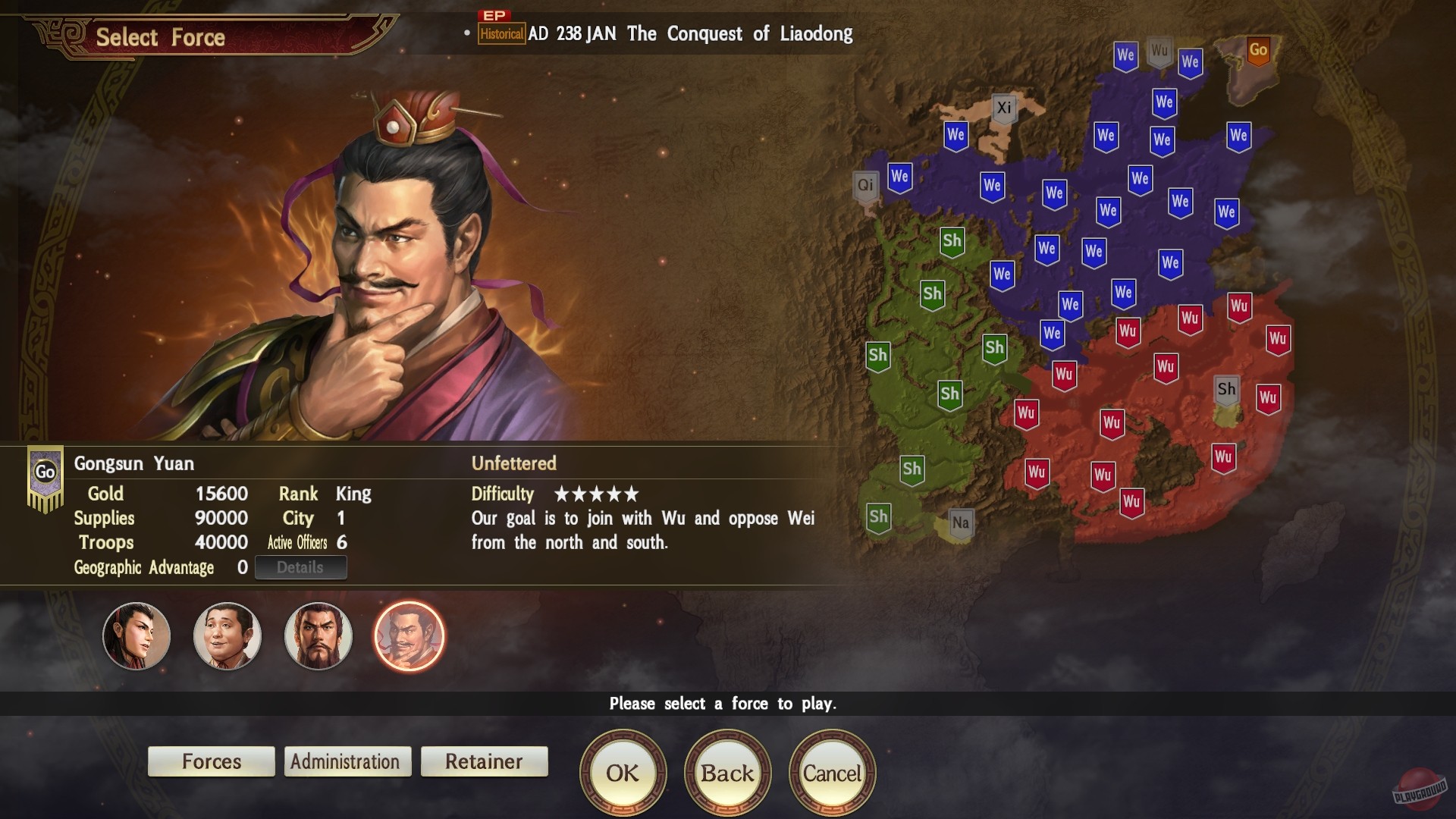Click the Back button
The image size is (1456, 819).
tap(726, 772)
